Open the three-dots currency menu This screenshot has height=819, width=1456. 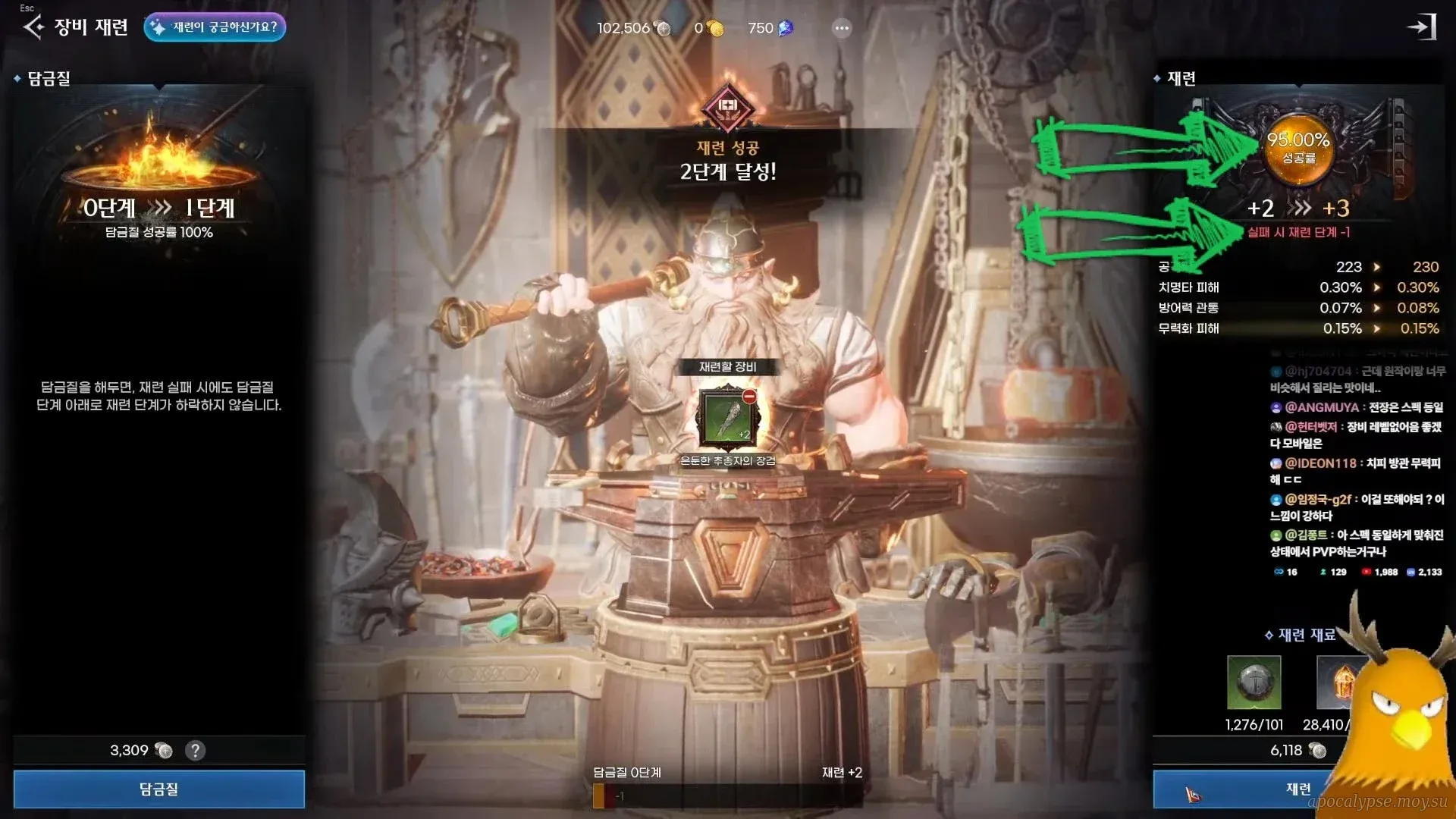(x=842, y=29)
